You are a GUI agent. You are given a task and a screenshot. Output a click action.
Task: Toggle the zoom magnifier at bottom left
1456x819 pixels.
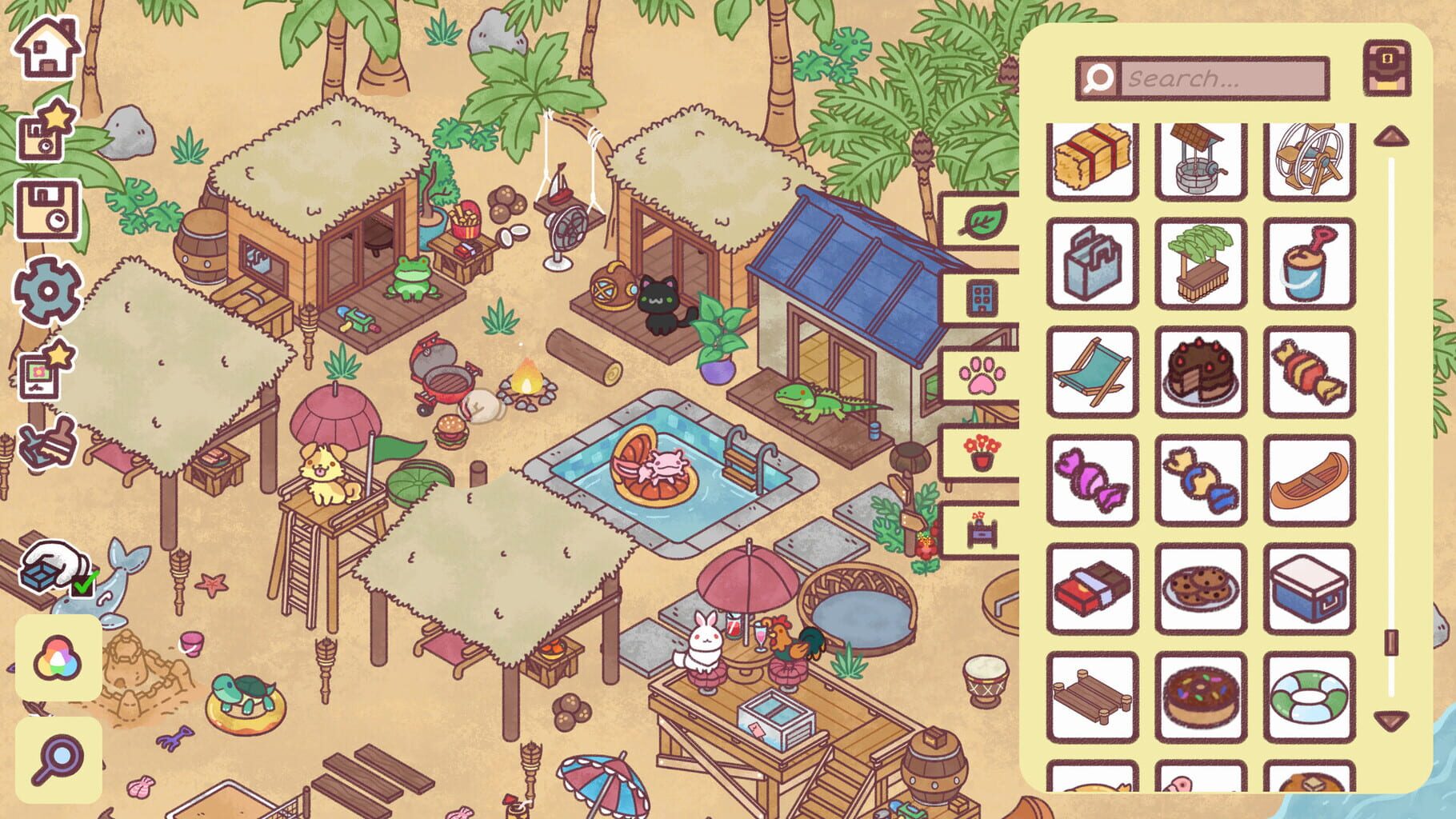tap(60, 756)
